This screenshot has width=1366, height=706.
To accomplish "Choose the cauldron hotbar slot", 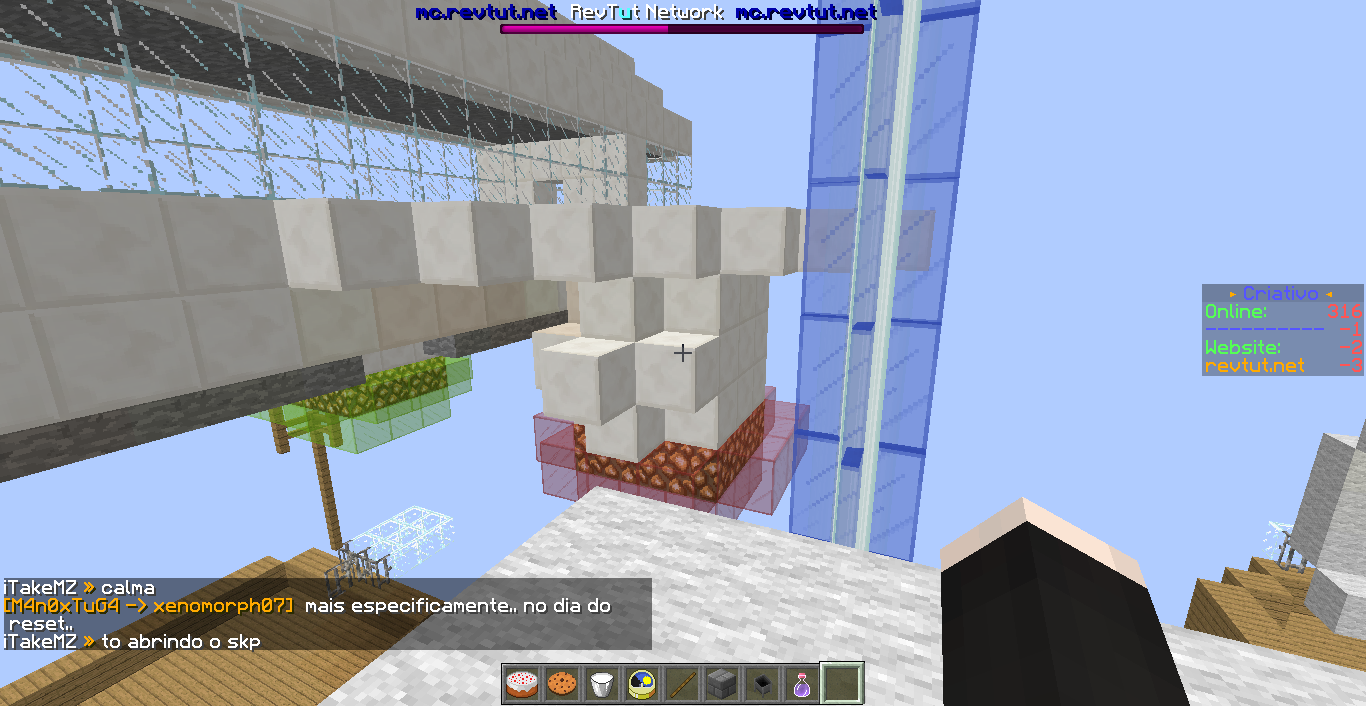I will point(762,684).
